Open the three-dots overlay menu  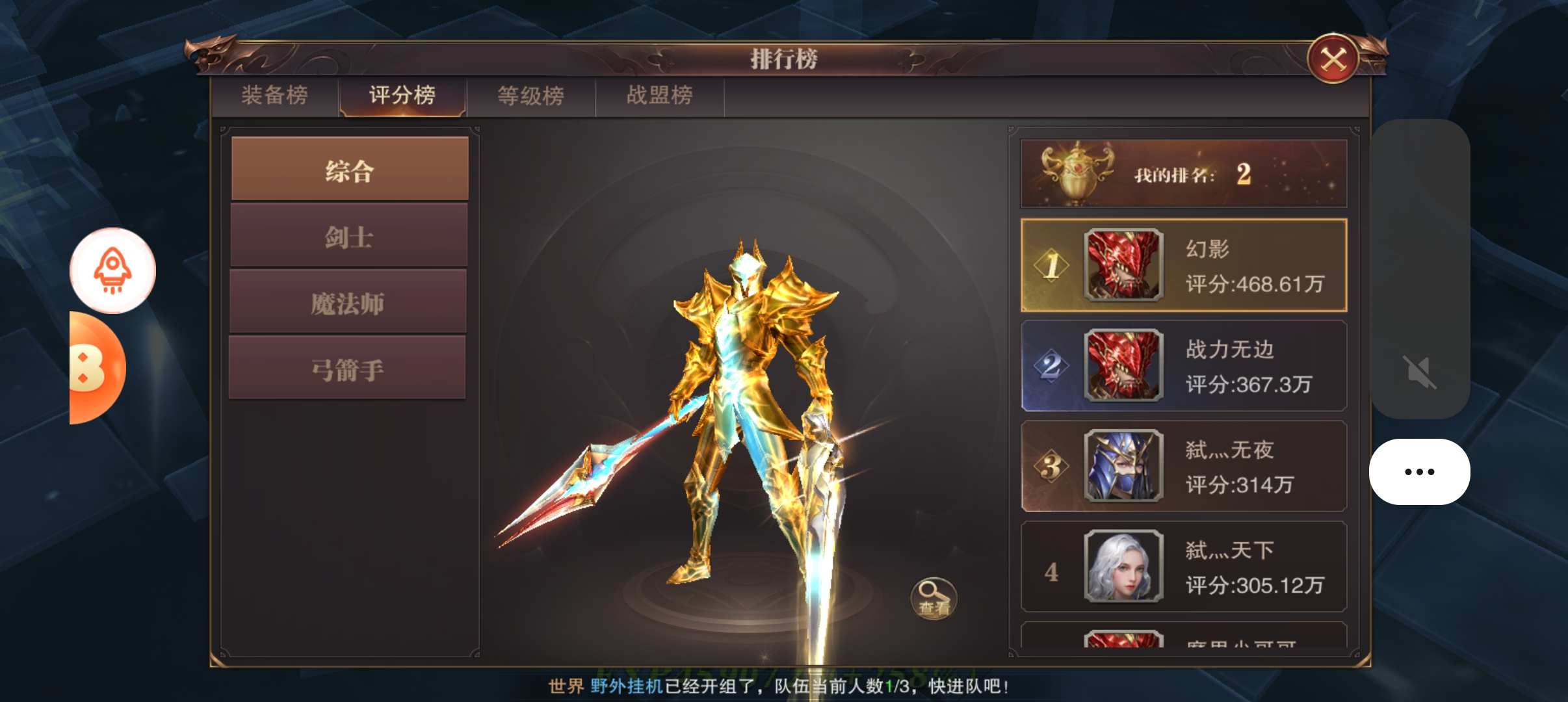[x=1419, y=472]
